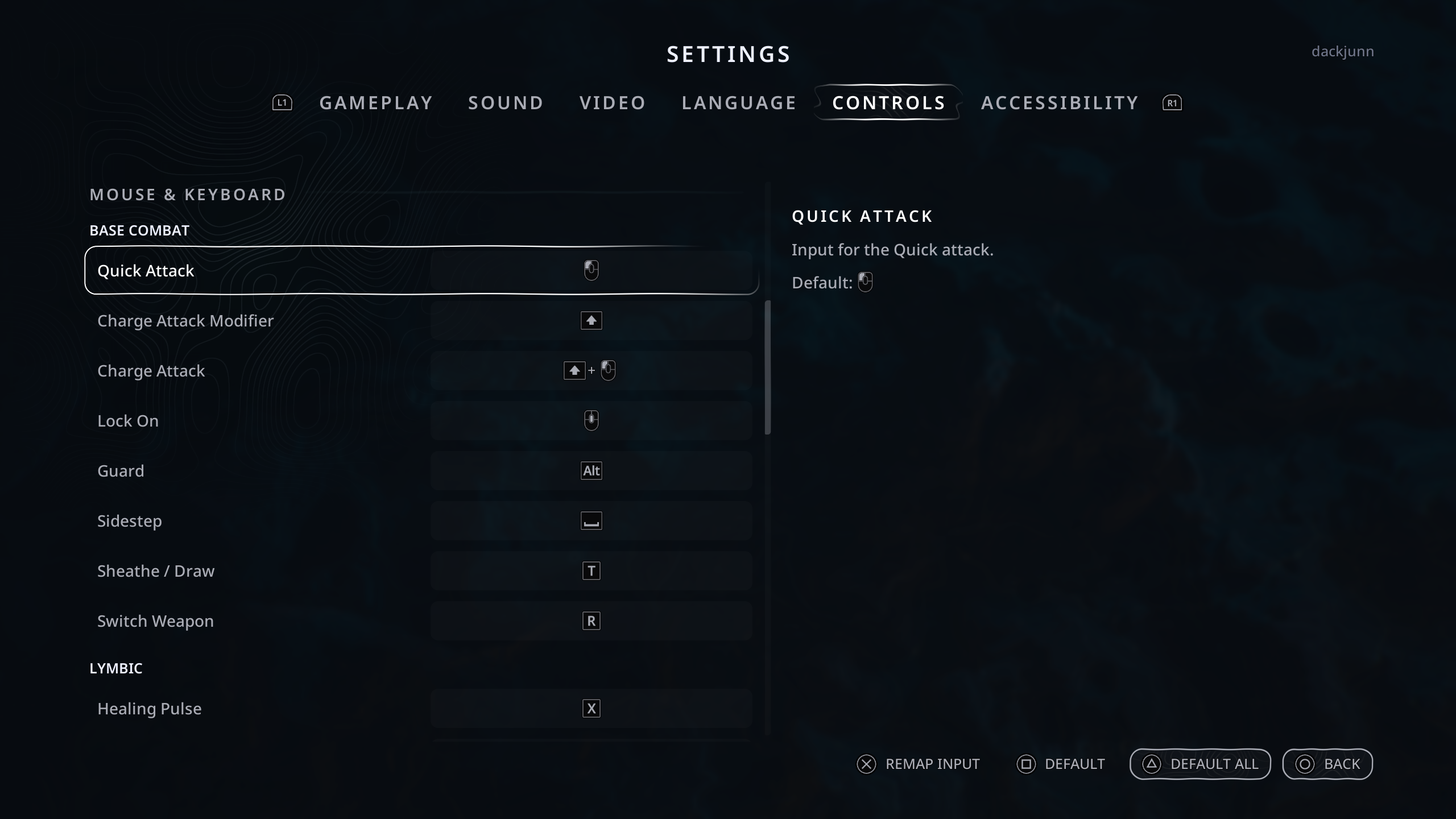1456x819 pixels.
Task: Click the Switch Weapon binding
Action: coord(421,621)
